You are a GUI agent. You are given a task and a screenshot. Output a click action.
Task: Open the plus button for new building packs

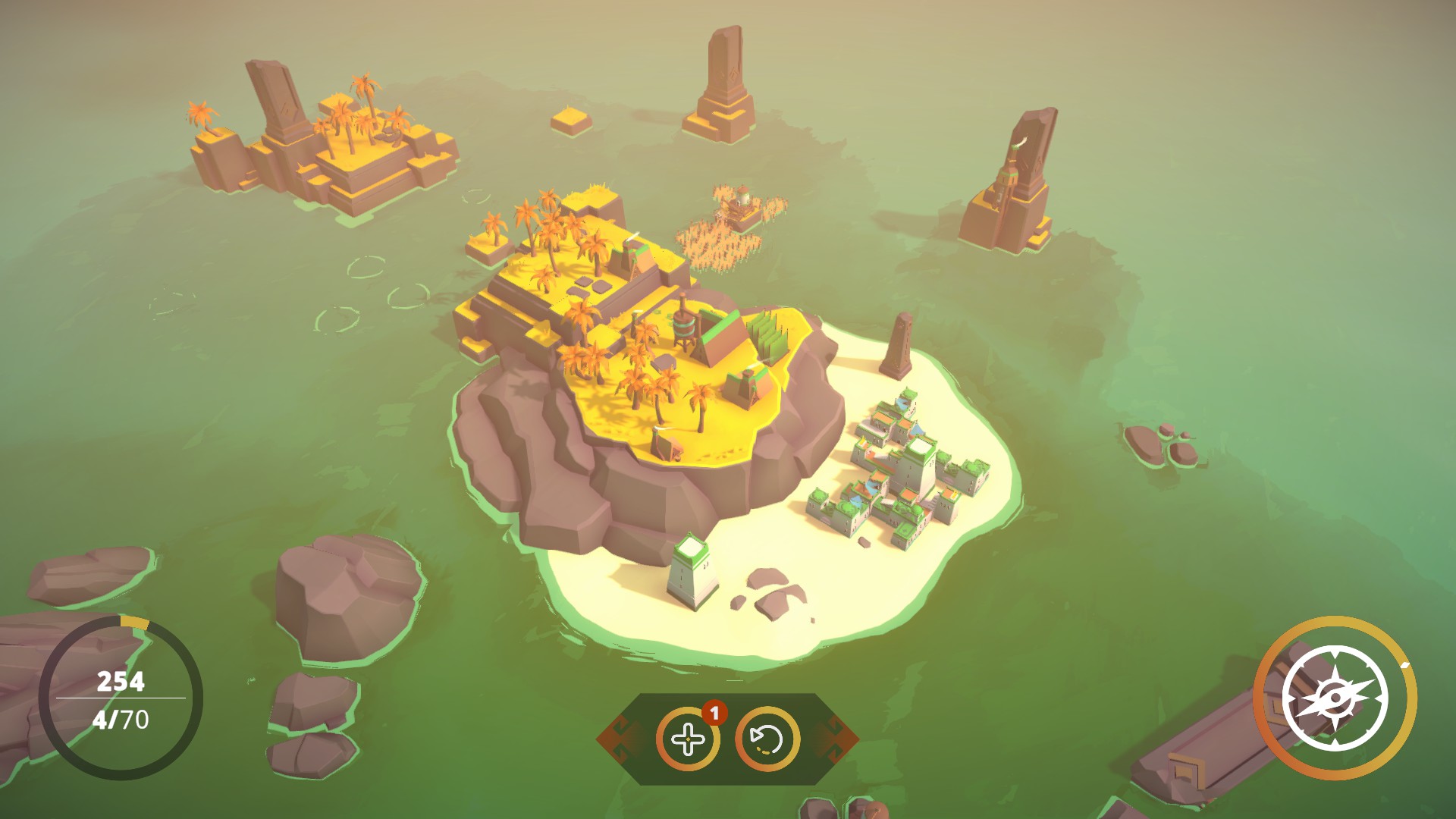click(688, 739)
